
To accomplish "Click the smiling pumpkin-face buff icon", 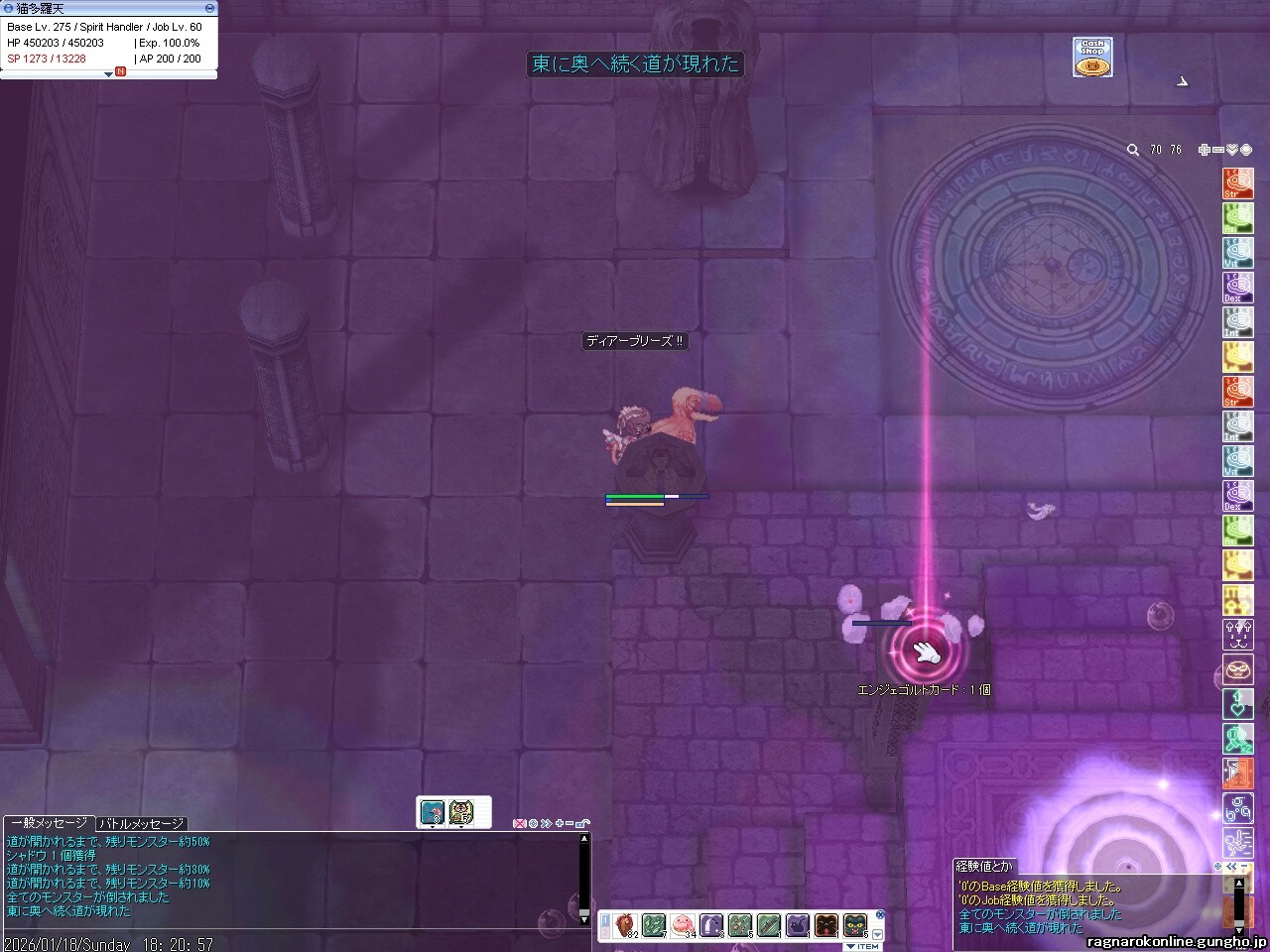I will click(1237, 670).
